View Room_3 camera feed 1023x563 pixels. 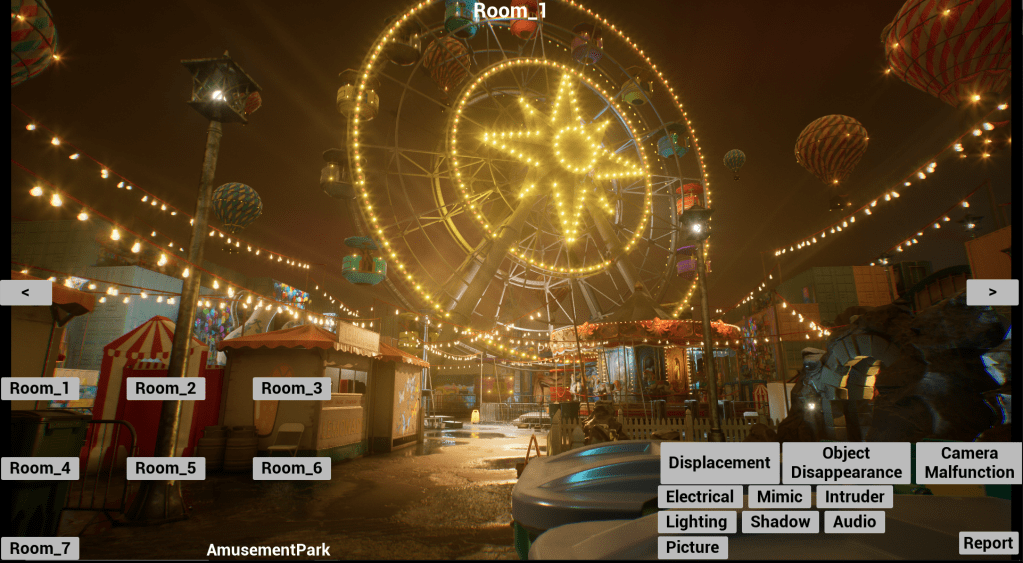coord(292,388)
